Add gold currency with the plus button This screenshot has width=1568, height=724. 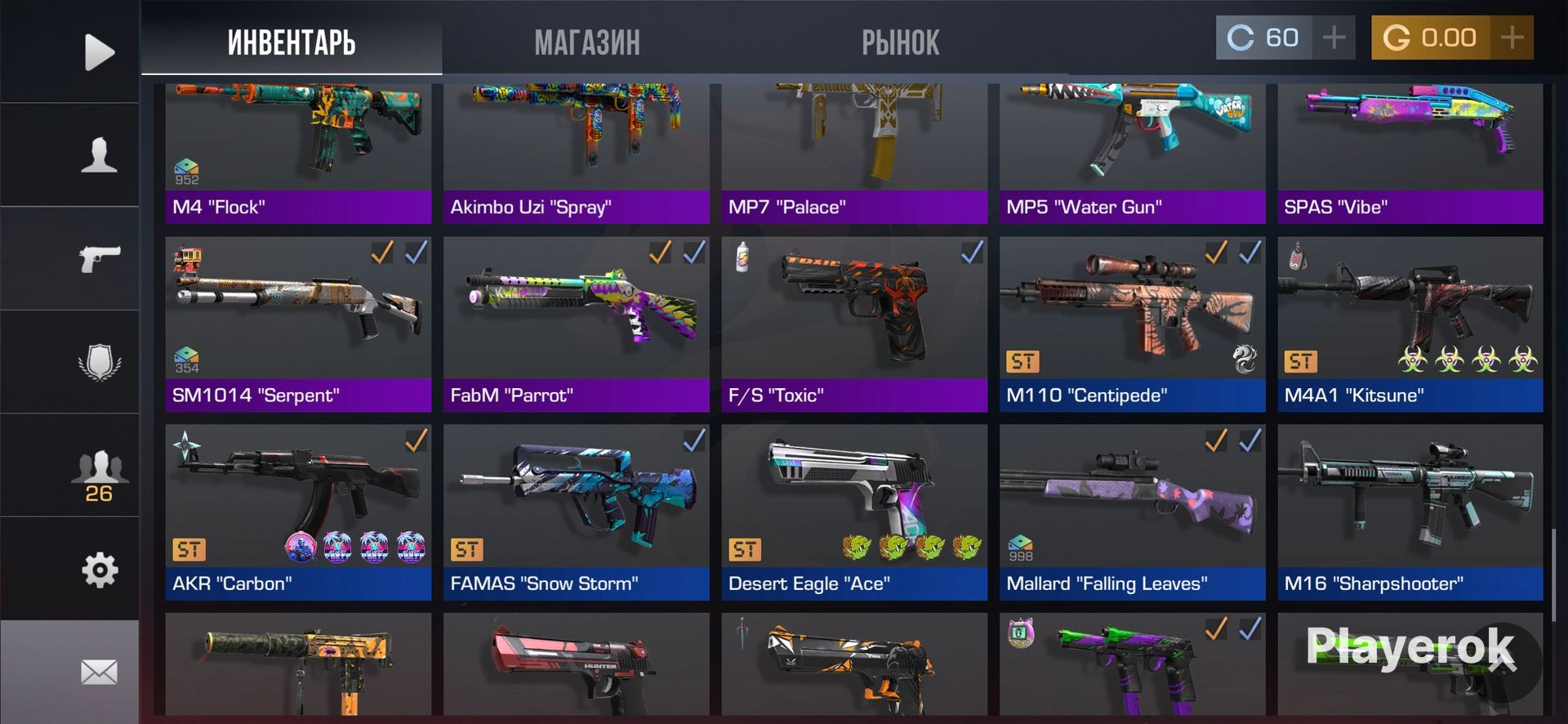(1512, 38)
